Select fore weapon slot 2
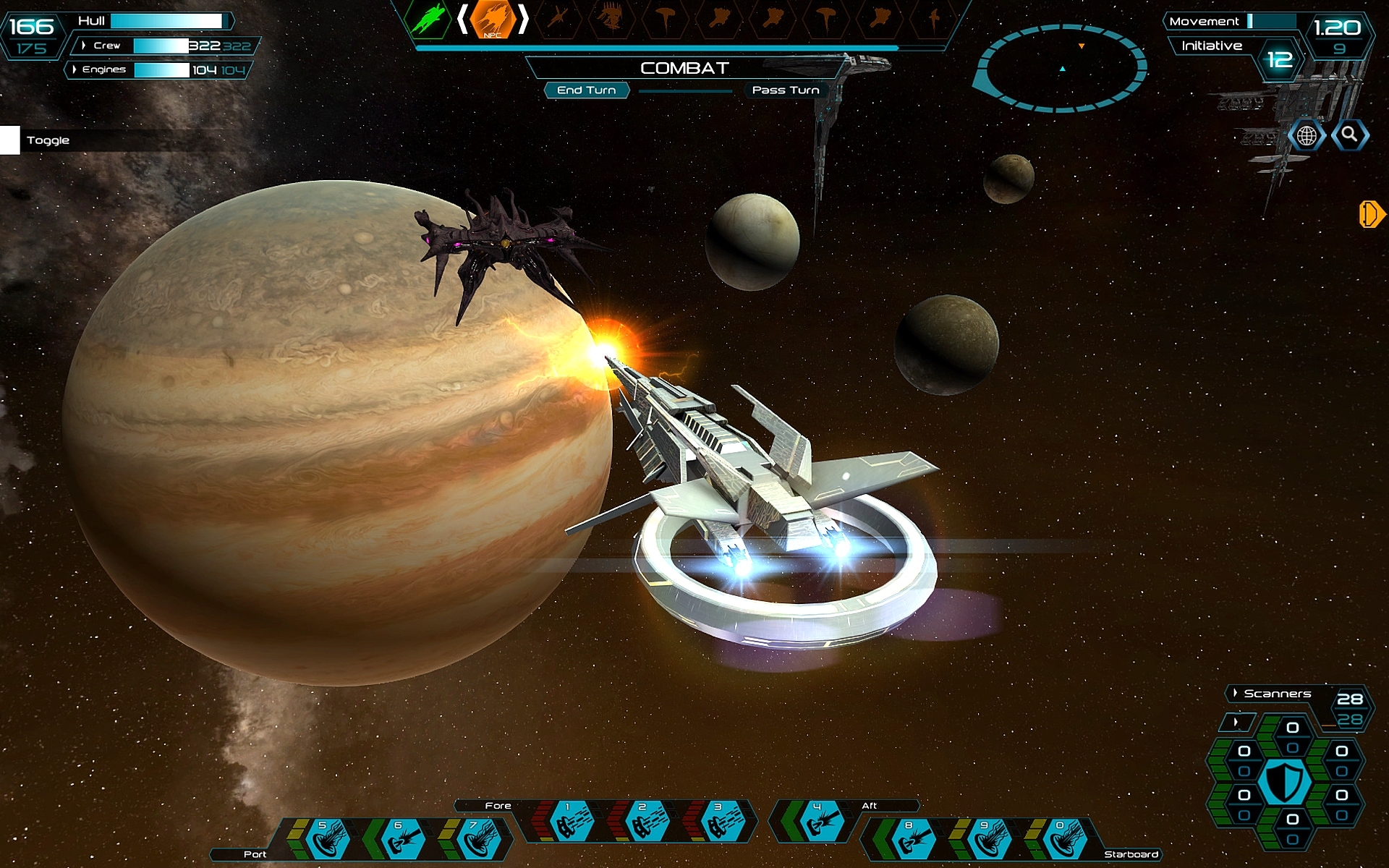The width and height of the screenshot is (1389, 868). [x=645, y=822]
